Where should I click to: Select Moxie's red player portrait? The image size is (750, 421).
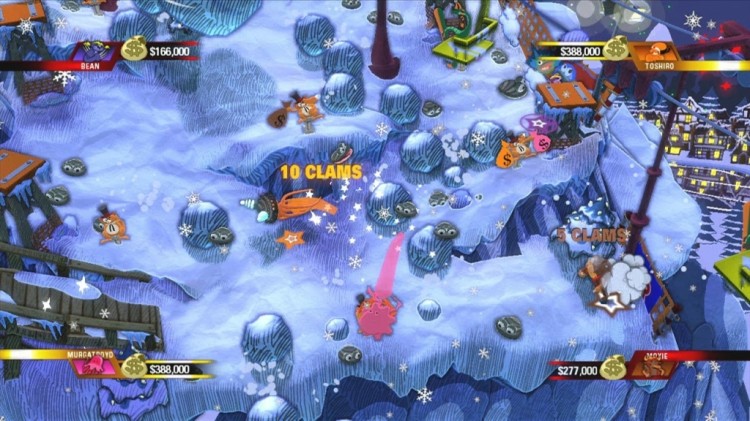coord(655,370)
